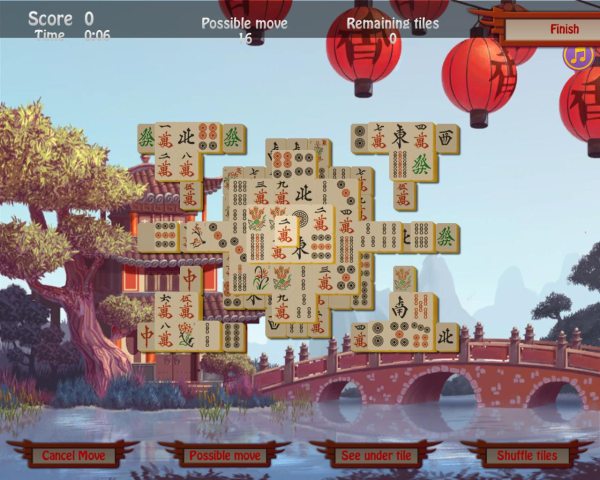Click the Finish button
Screen dimensions: 600x480
(563, 29)
